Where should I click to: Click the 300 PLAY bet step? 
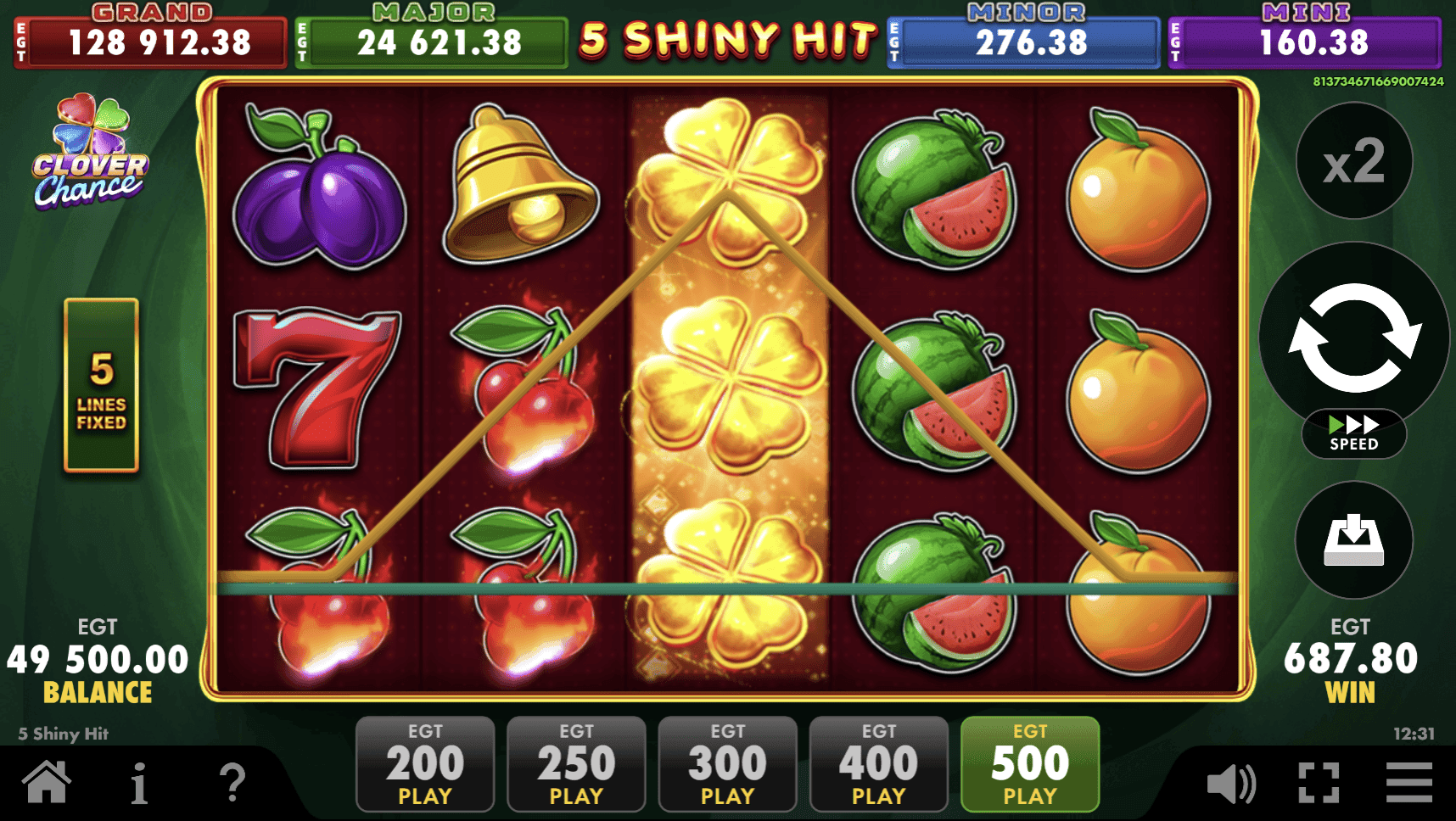tap(727, 762)
